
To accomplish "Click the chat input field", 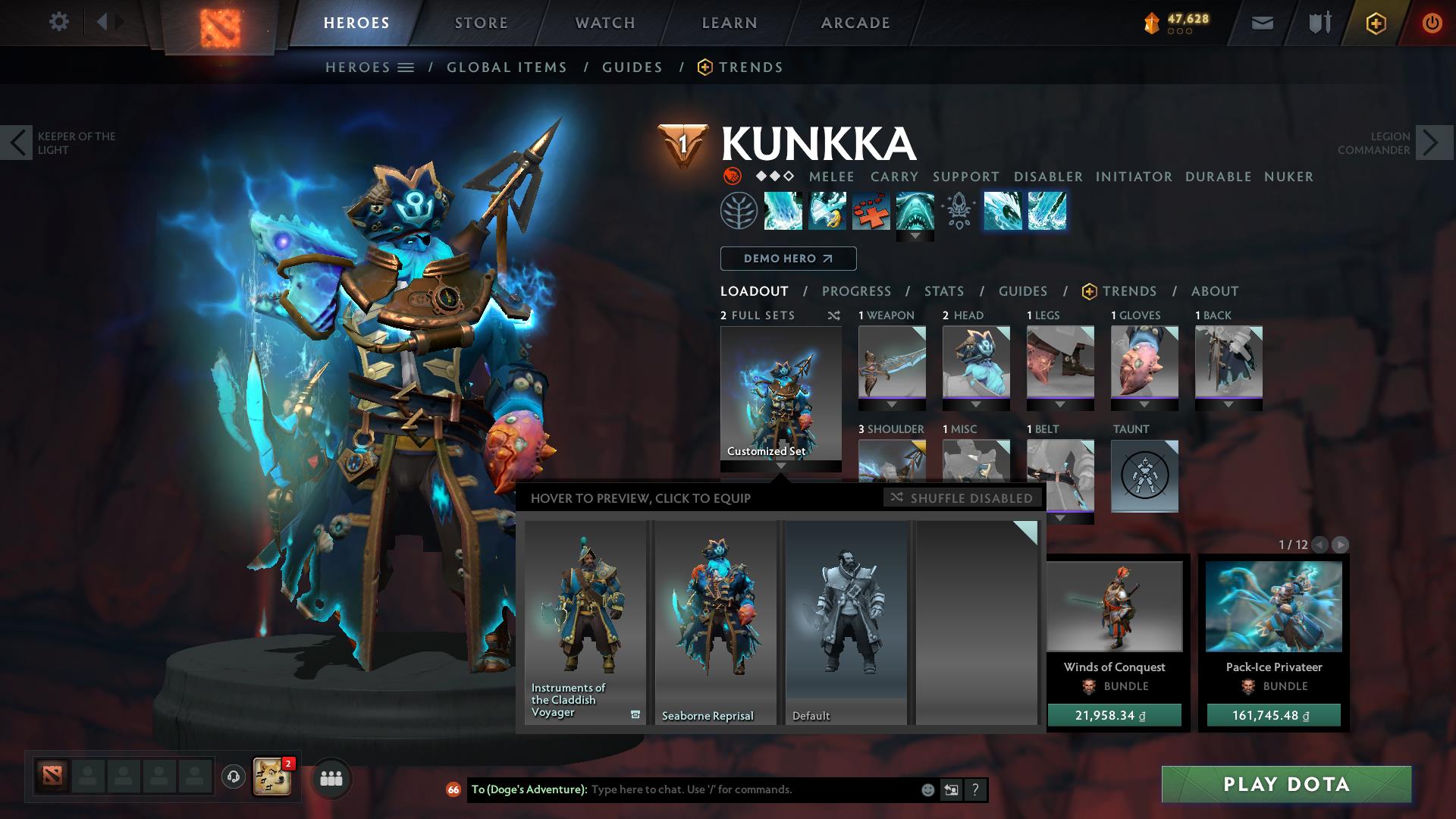I will 720,789.
